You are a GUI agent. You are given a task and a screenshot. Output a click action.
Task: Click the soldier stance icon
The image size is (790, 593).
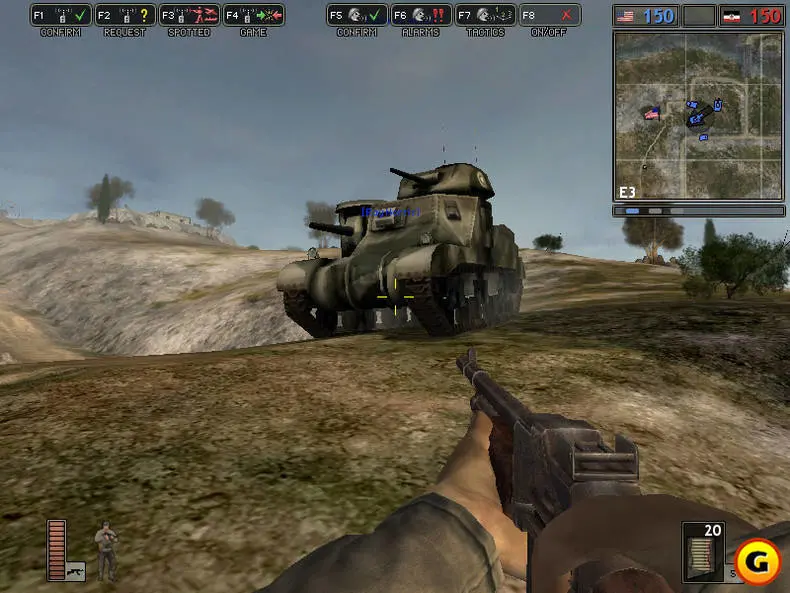click(x=106, y=549)
